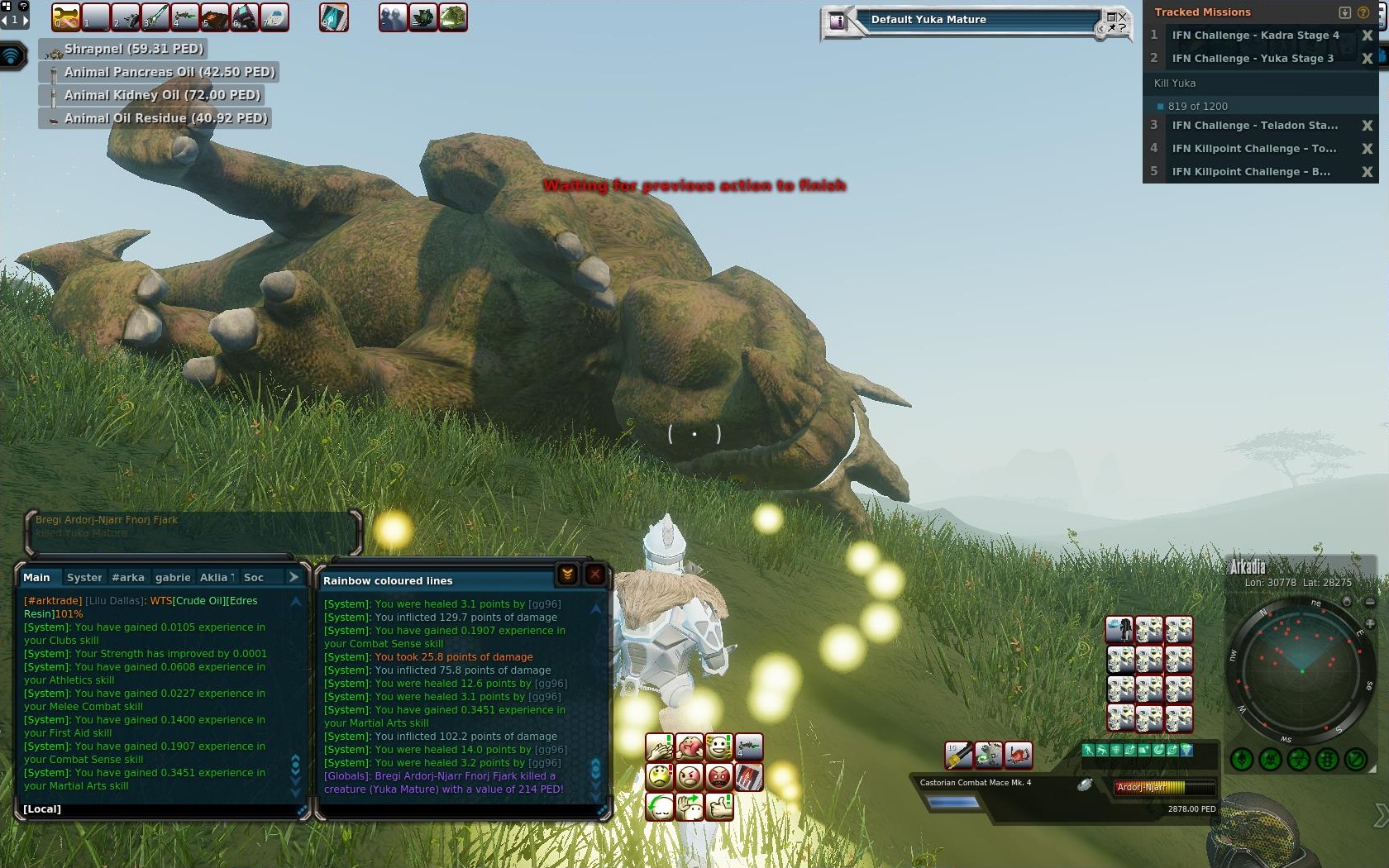Viewport: 1389px width, 868px height.
Task: Close the Rainbow coloured lines chat window
Action: click(x=594, y=575)
